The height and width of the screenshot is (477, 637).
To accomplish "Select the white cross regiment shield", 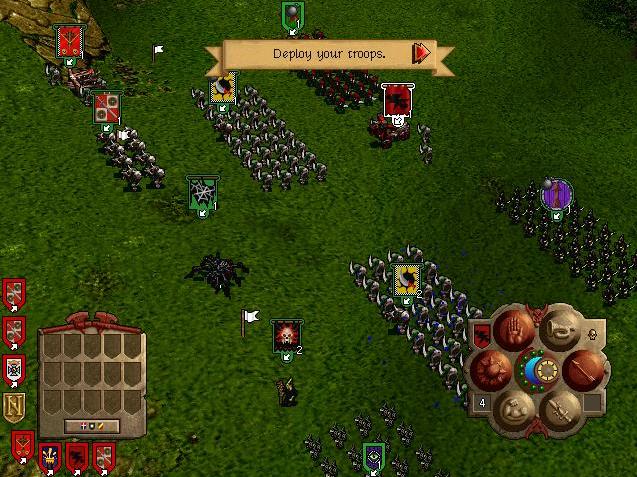I will (x=14, y=369).
